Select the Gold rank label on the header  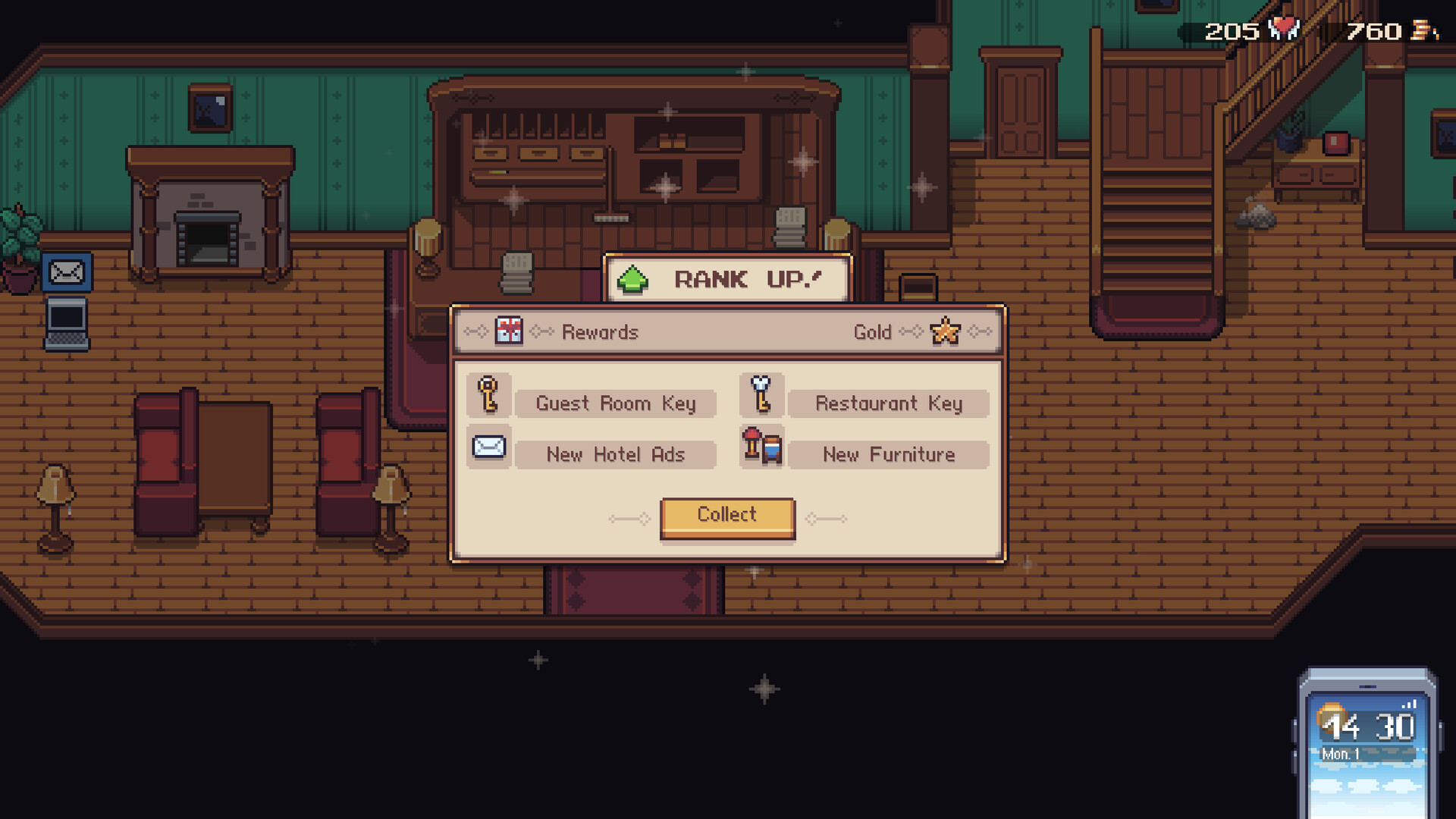coord(874,331)
